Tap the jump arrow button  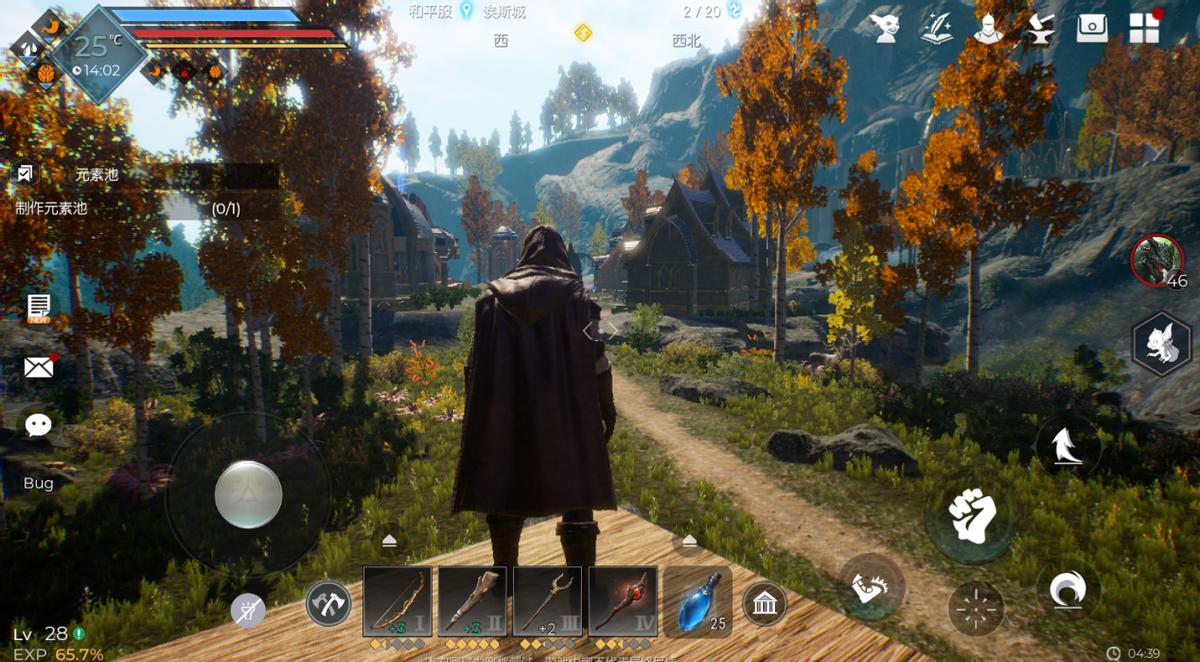(x=1068, y=445)
